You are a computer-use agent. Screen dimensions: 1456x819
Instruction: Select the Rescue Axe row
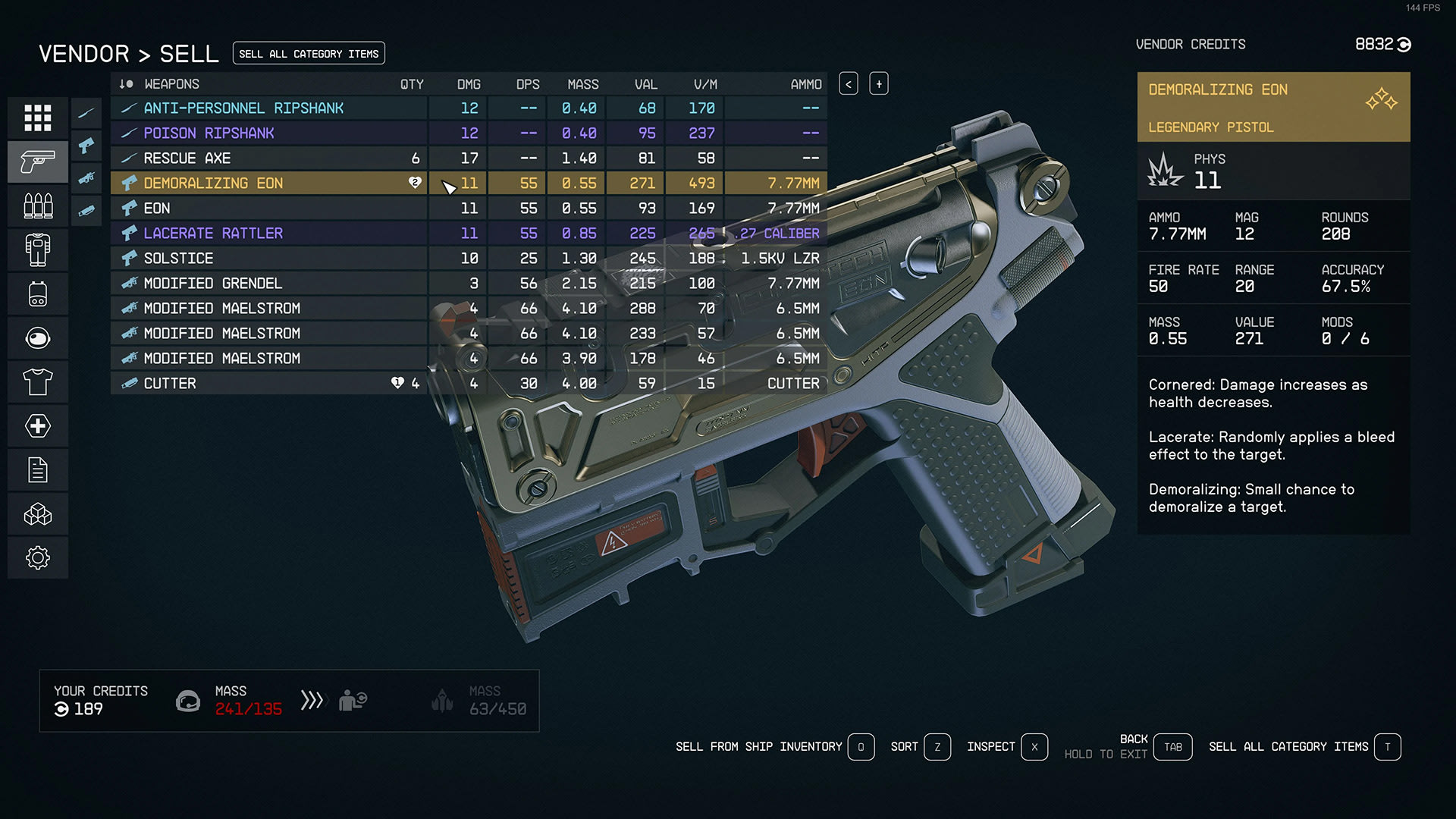tap(187, 158)
